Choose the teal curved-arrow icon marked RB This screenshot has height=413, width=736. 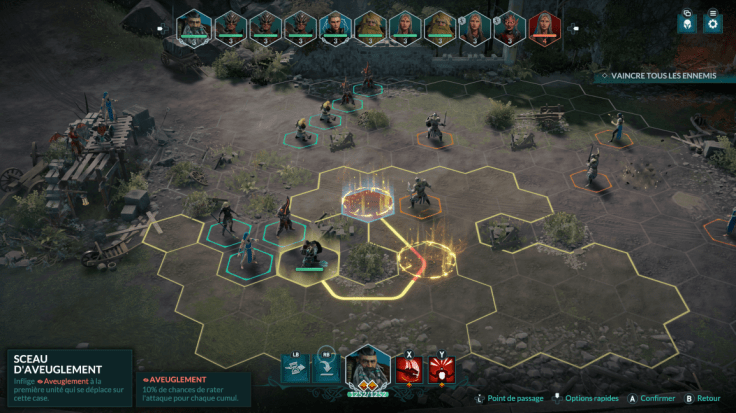coord(327,369)
